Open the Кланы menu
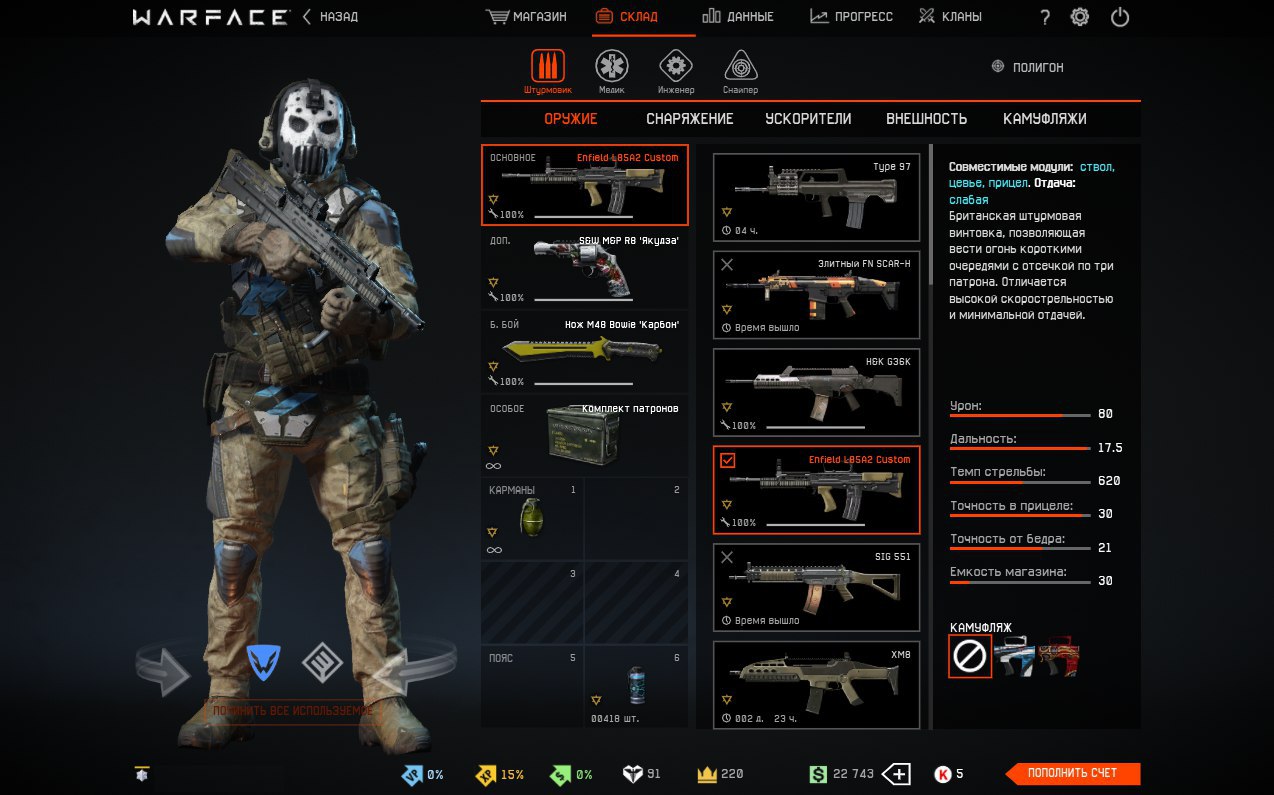 tap(950, 17)
